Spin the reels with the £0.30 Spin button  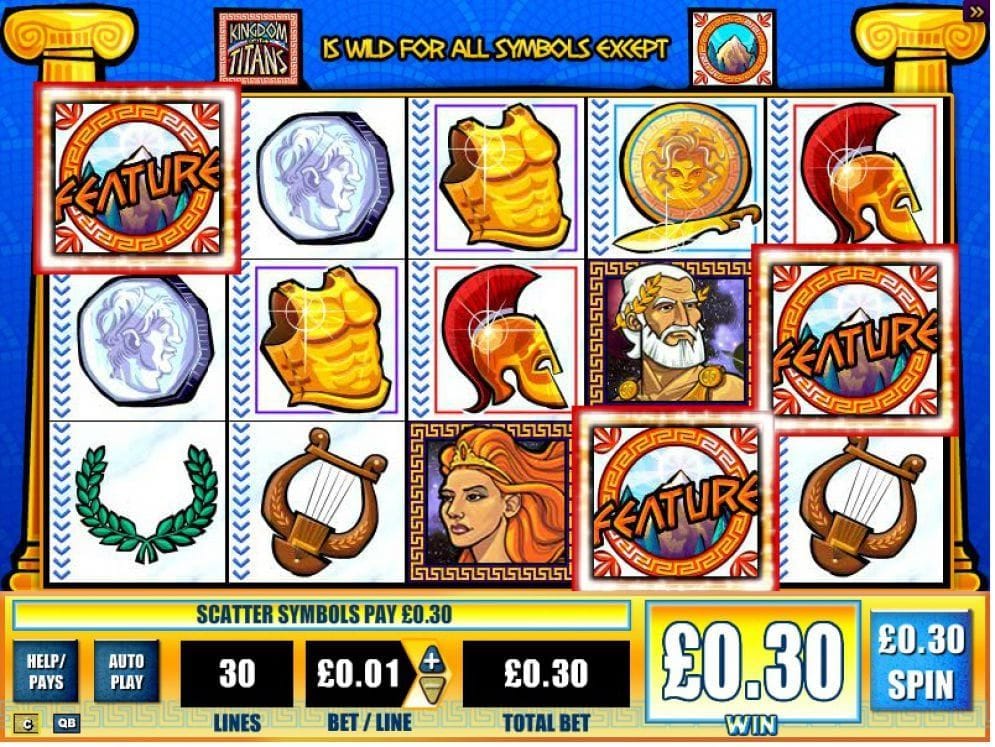point(921,661)
